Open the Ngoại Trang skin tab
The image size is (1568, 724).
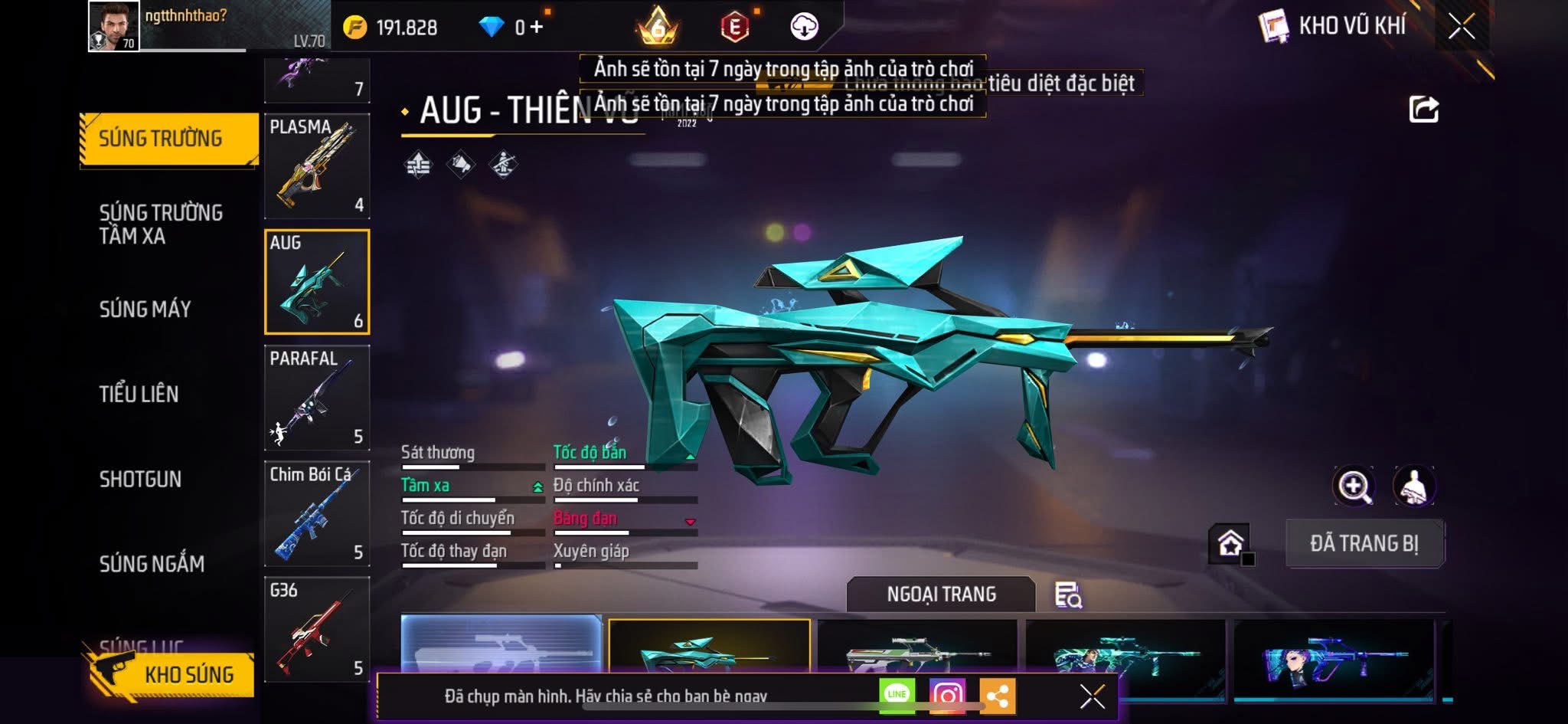click(x=941, y=594)
